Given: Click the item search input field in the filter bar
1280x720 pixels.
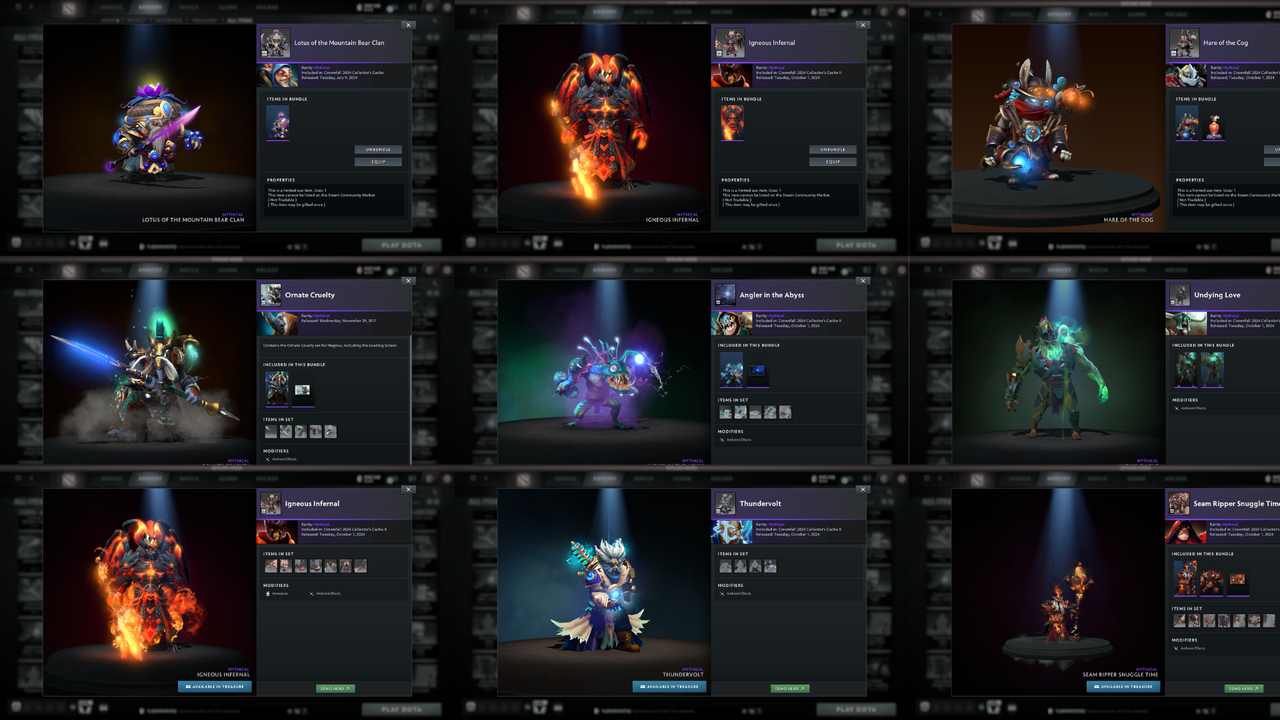Looking at the screenshot, I should [x=380, y=21].
